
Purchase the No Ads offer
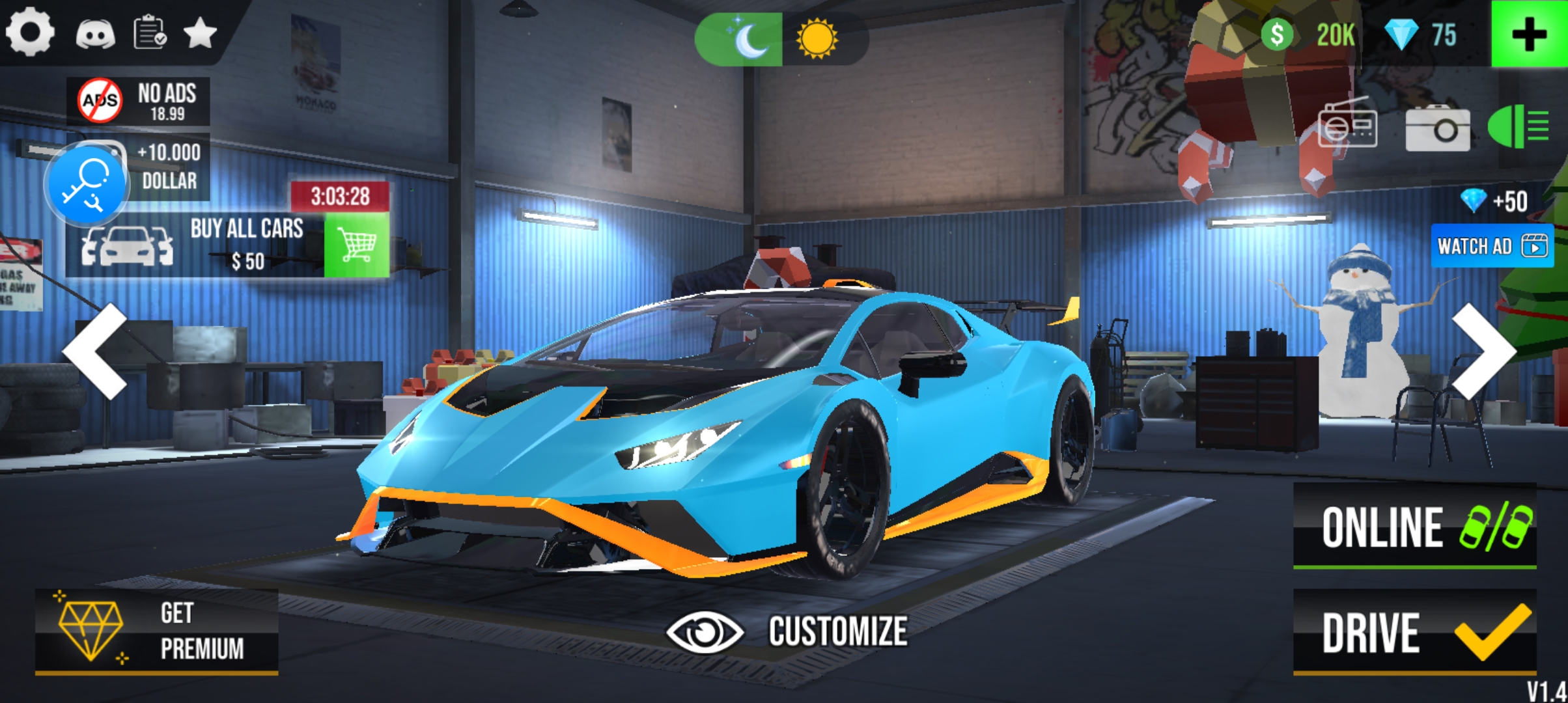coord(139,101)
